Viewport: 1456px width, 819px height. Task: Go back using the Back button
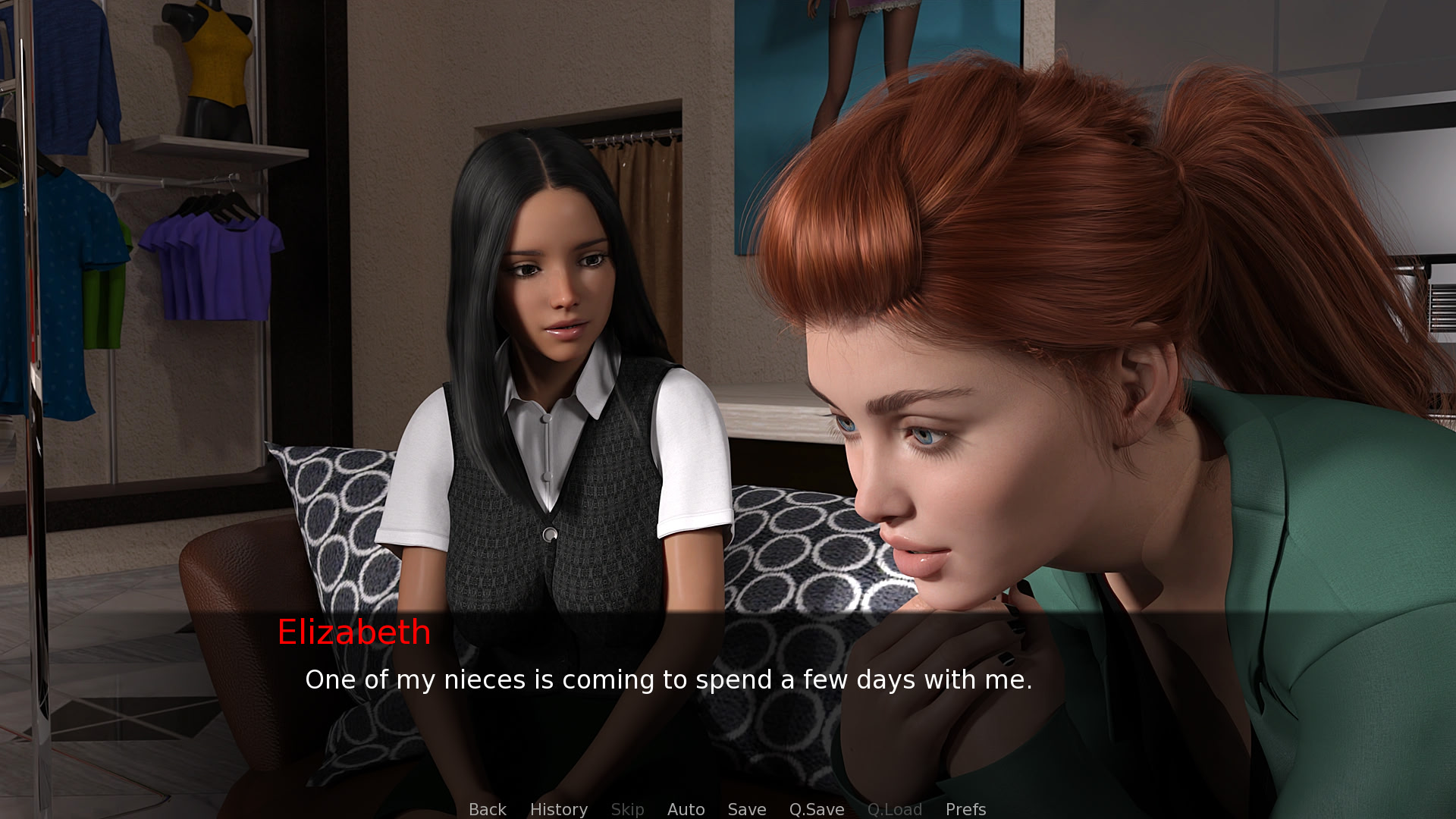[487, 809]
